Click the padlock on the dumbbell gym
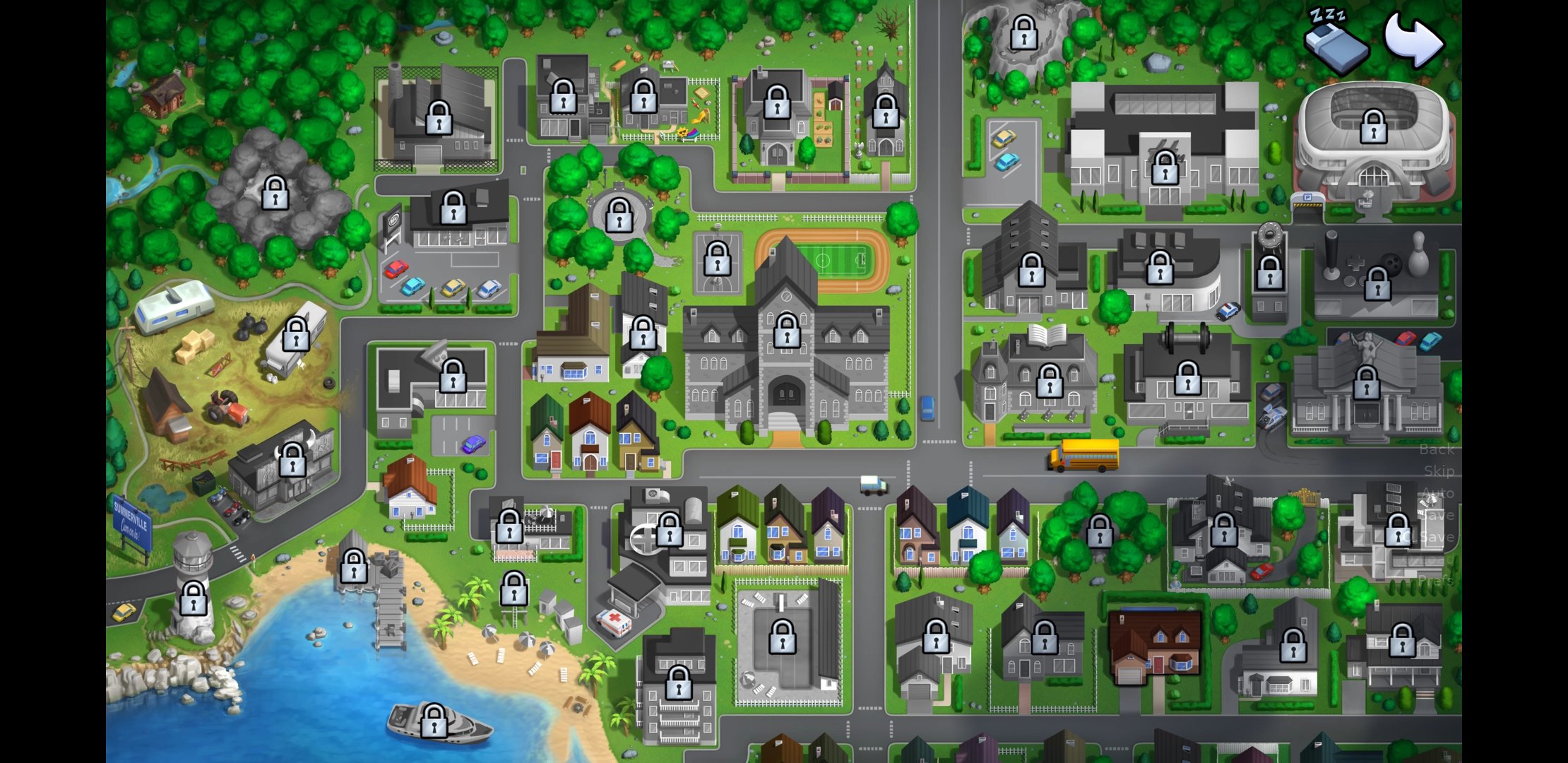 [x=1188, y=377]
